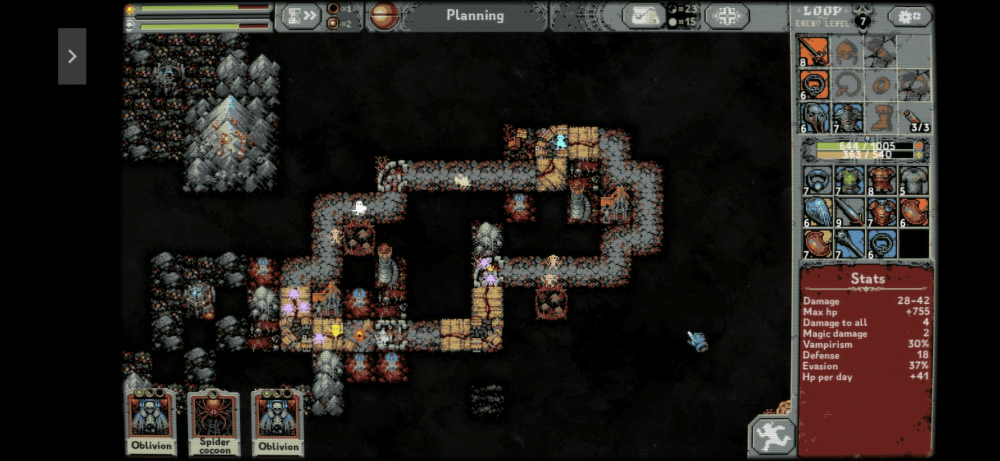Open the settings gear menu
Screen dimensions: 1000x461
point(909,16)
